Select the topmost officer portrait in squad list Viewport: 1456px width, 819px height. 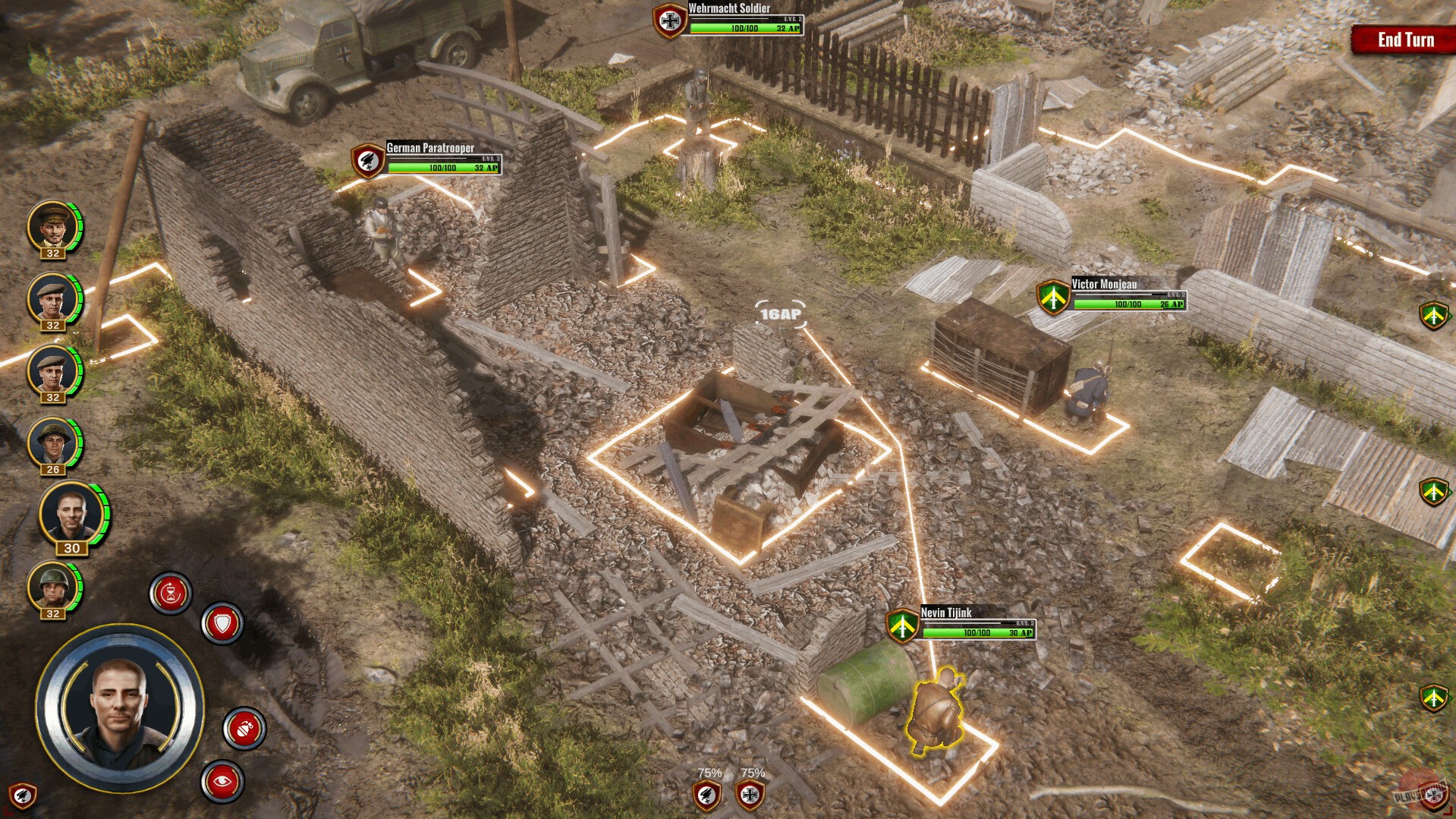pyautogui.click(x=52, y=226)
